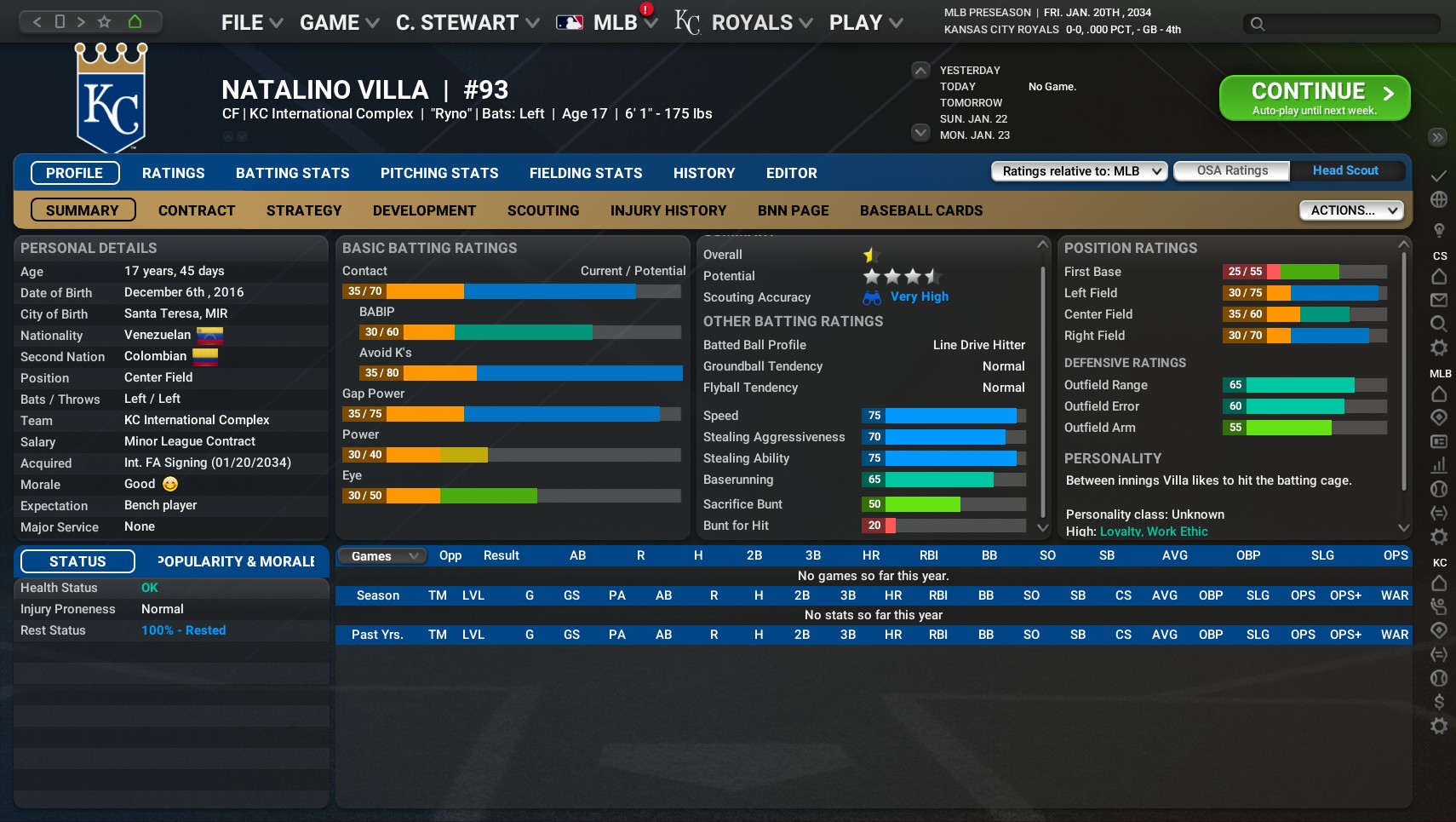The image size is (1456, 822).
Task: Click the Speed rating bar showing 75
Action: coord(945,416)
